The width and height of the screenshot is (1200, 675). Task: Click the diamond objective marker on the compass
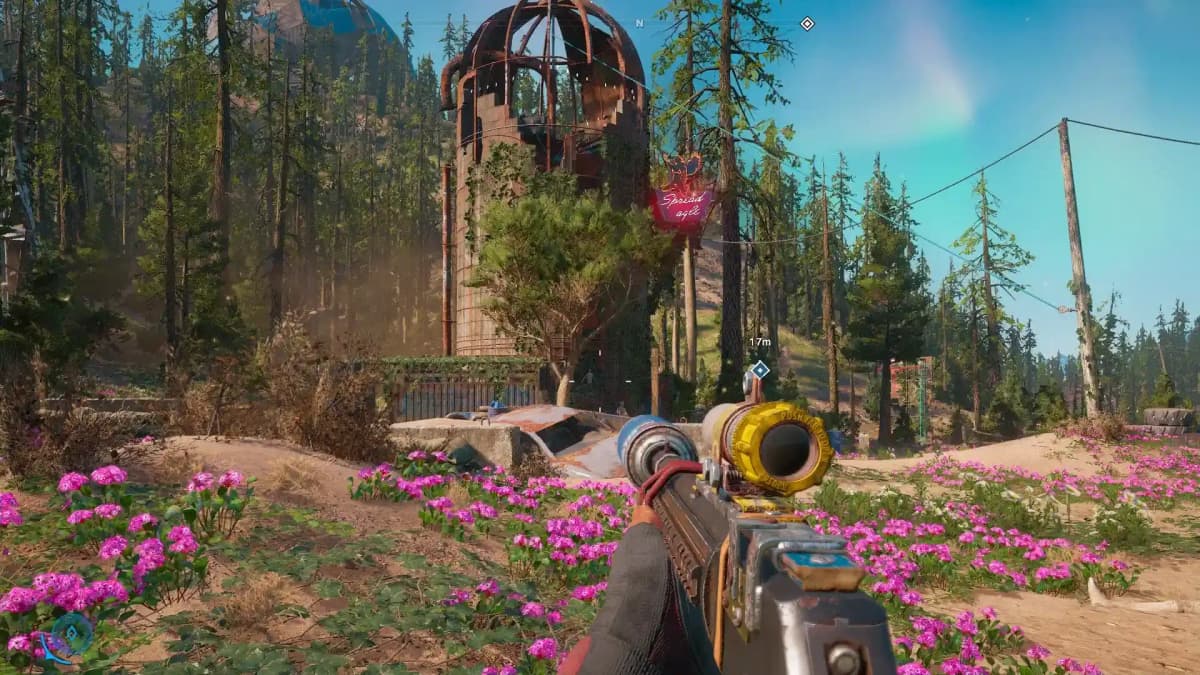pos(807,23)
